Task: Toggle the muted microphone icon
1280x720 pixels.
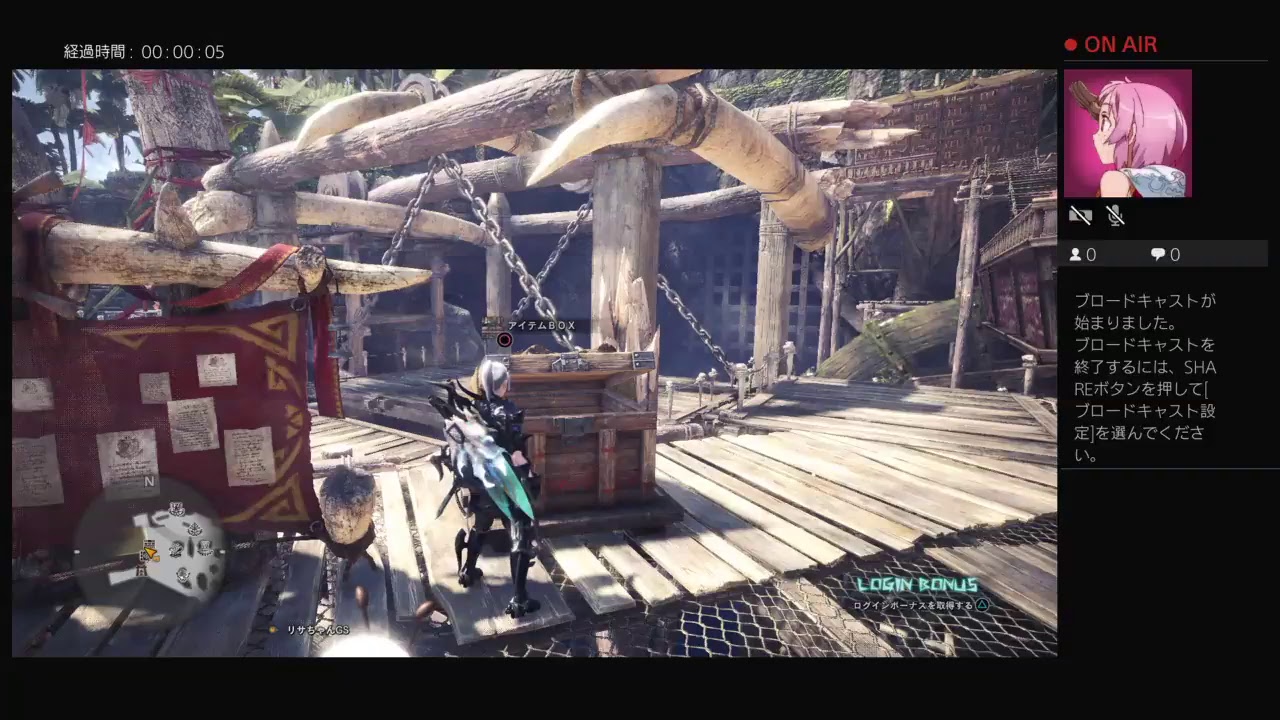Action: tap(1115, 215)
